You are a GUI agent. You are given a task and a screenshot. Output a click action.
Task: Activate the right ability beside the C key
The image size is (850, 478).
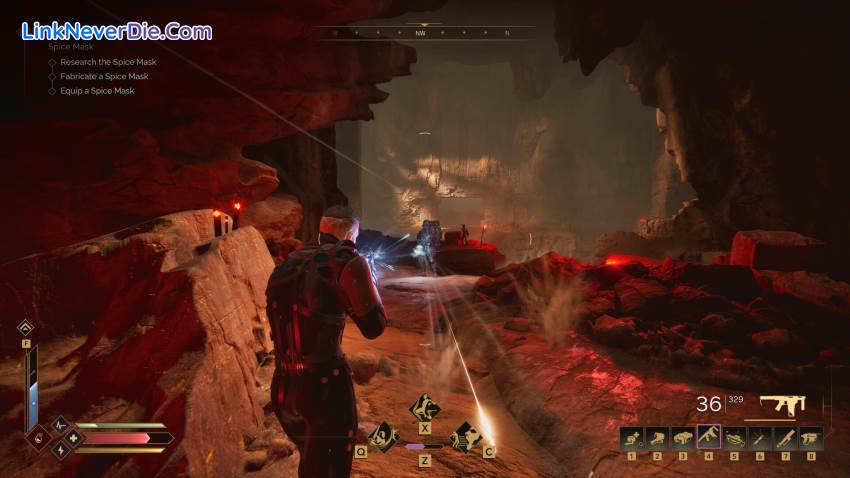(465, 435)
